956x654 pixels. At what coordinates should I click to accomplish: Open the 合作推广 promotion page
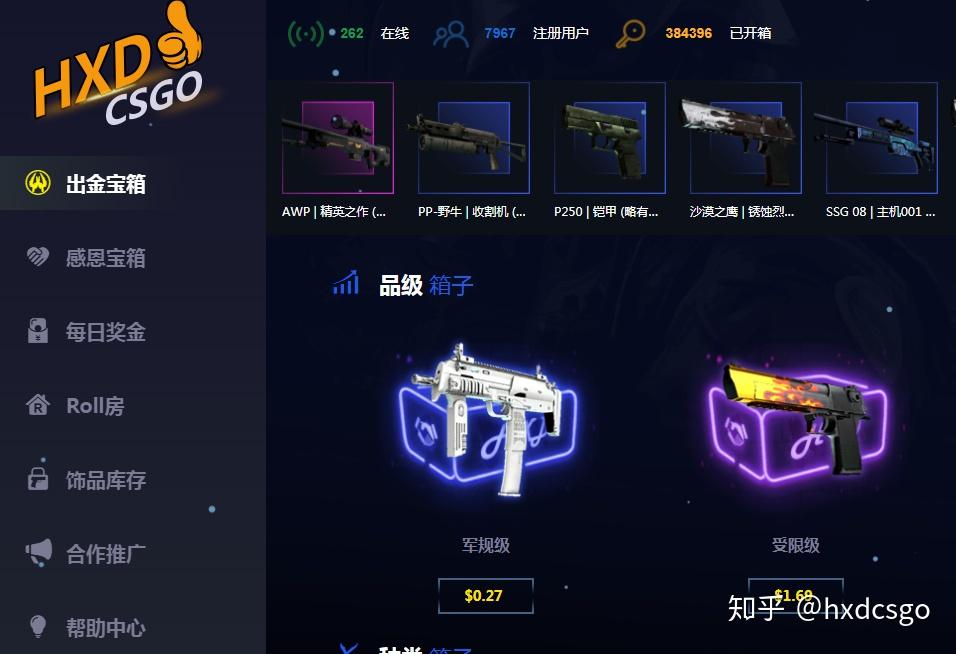click(x=105, y=553)
